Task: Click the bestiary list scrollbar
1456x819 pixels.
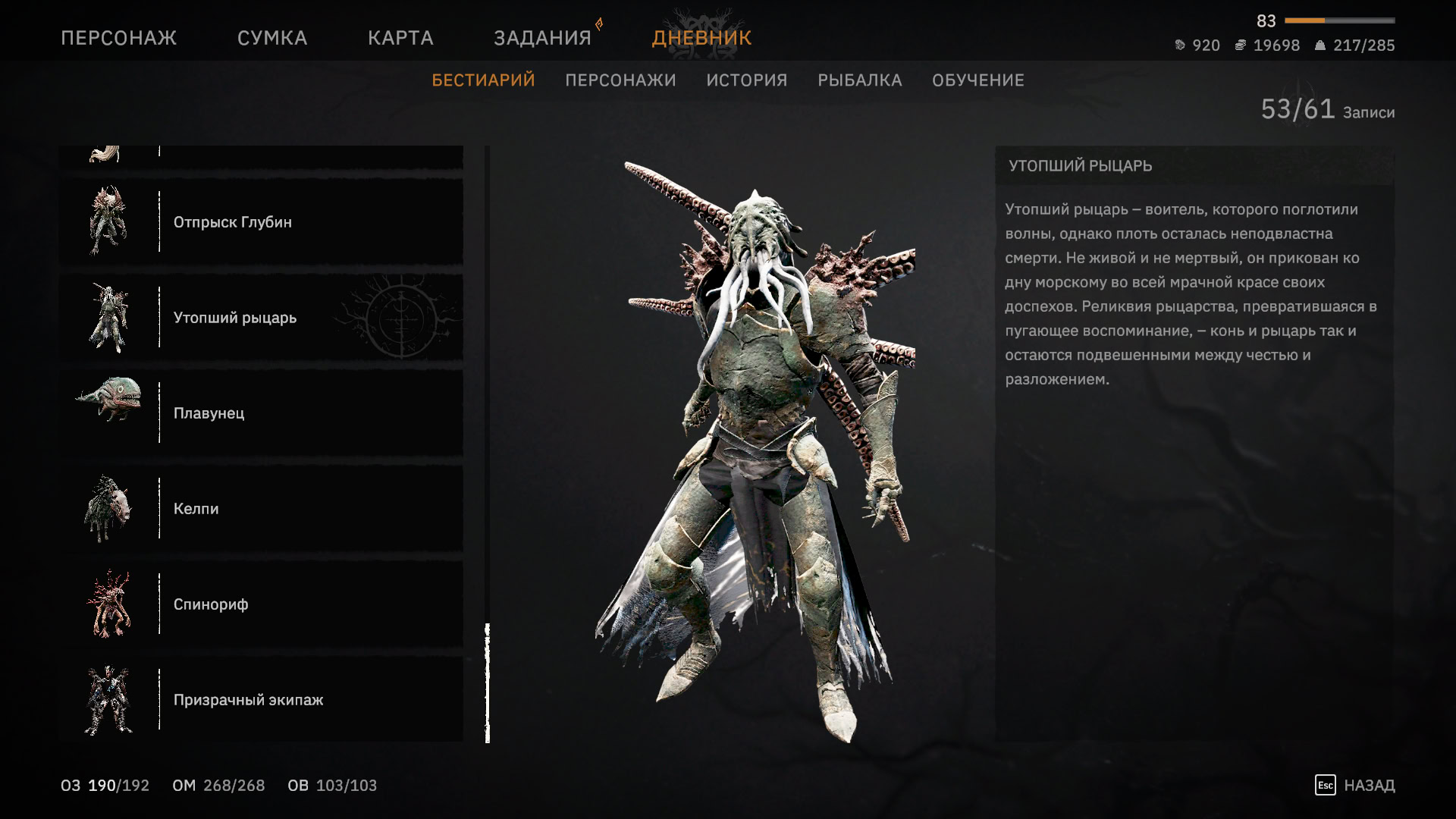Action: pyautogui.click(x=488, y=682)
